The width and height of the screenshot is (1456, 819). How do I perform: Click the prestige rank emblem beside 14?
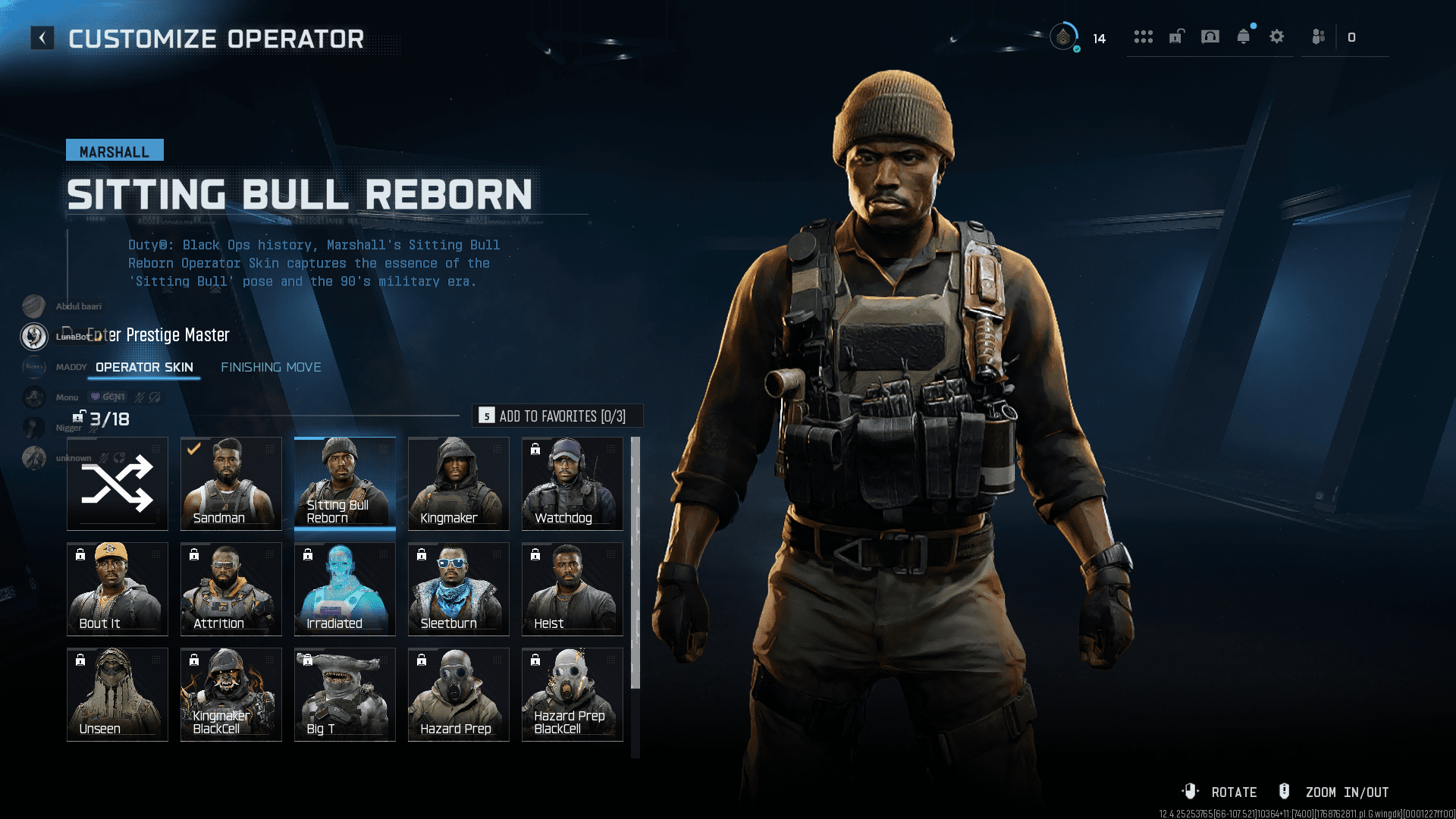click(1065, 37)
